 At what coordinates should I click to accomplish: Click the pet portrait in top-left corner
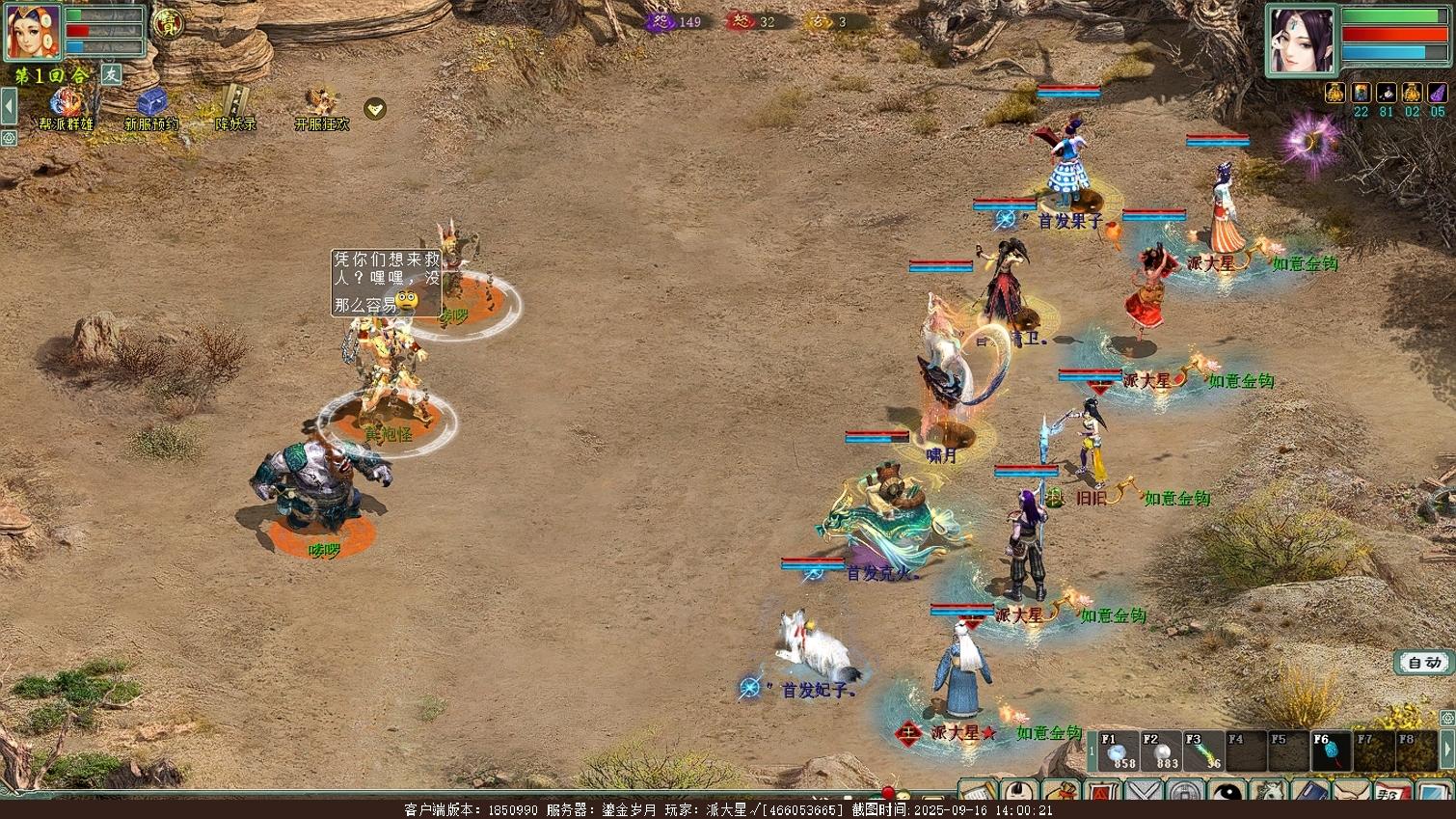[34, 32]
